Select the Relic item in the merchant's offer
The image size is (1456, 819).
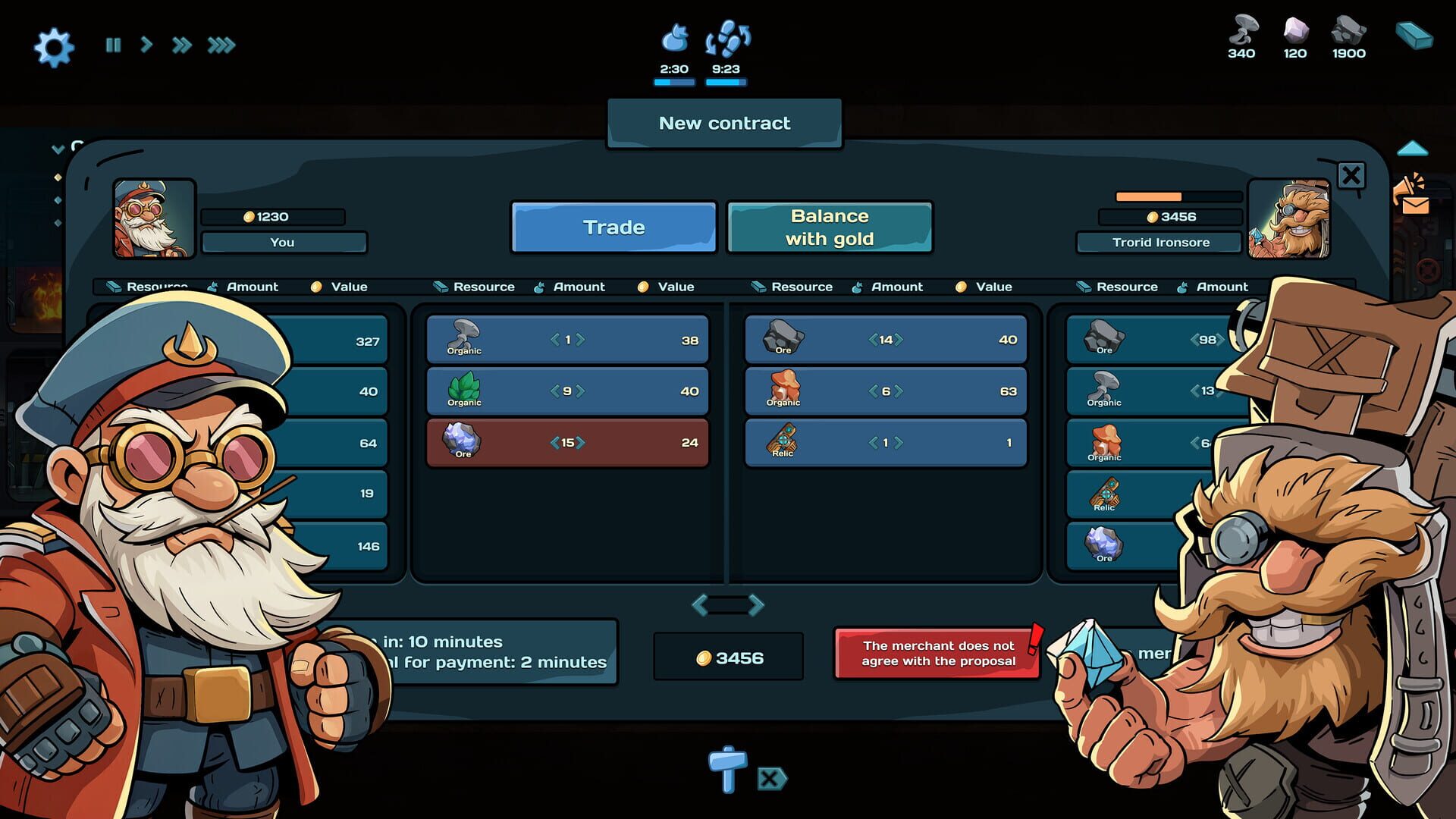886,442
